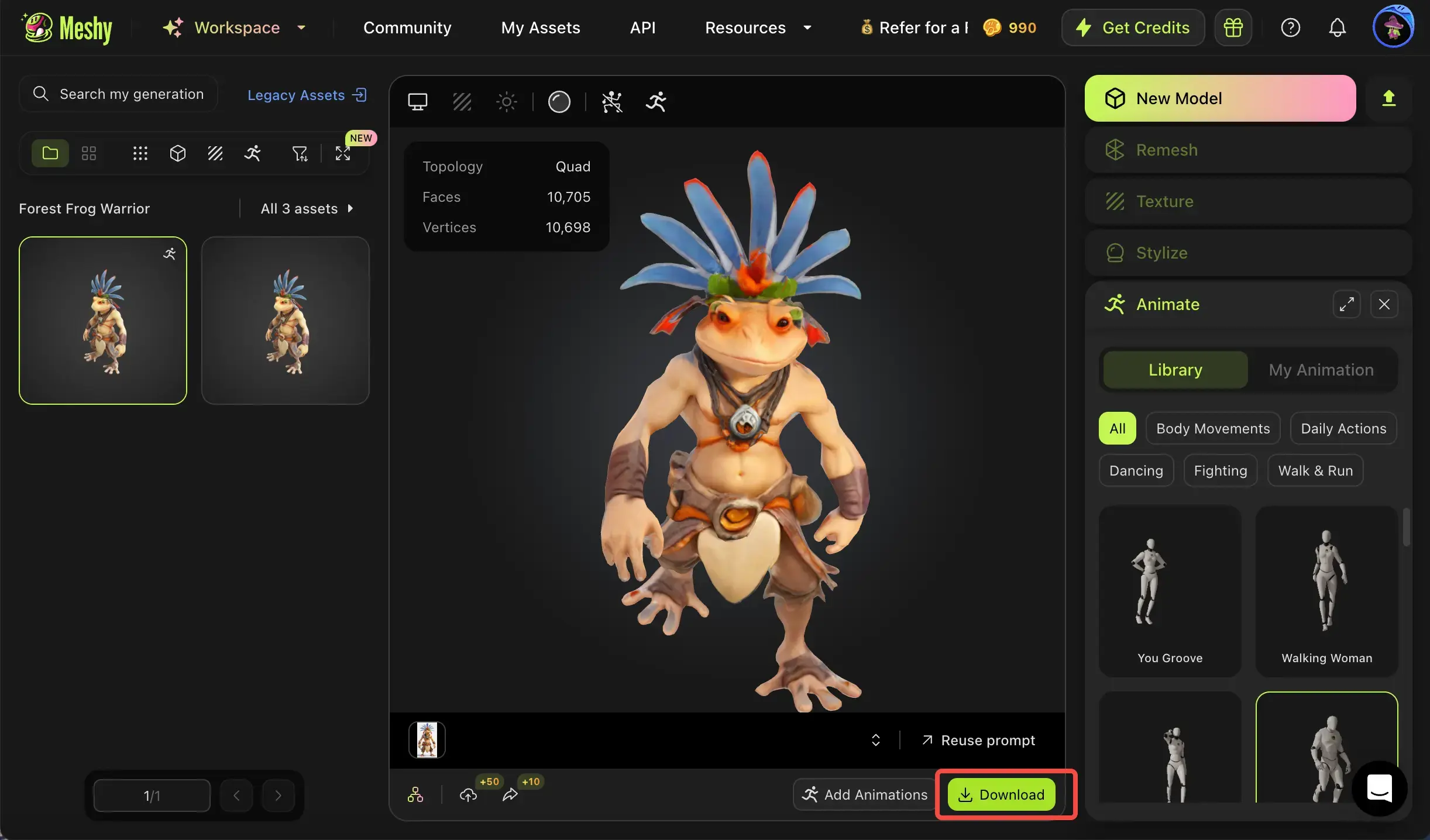Open the Remesh panel
Image resolution: width=1430 pixels, height=840 pixels.
1248,150
